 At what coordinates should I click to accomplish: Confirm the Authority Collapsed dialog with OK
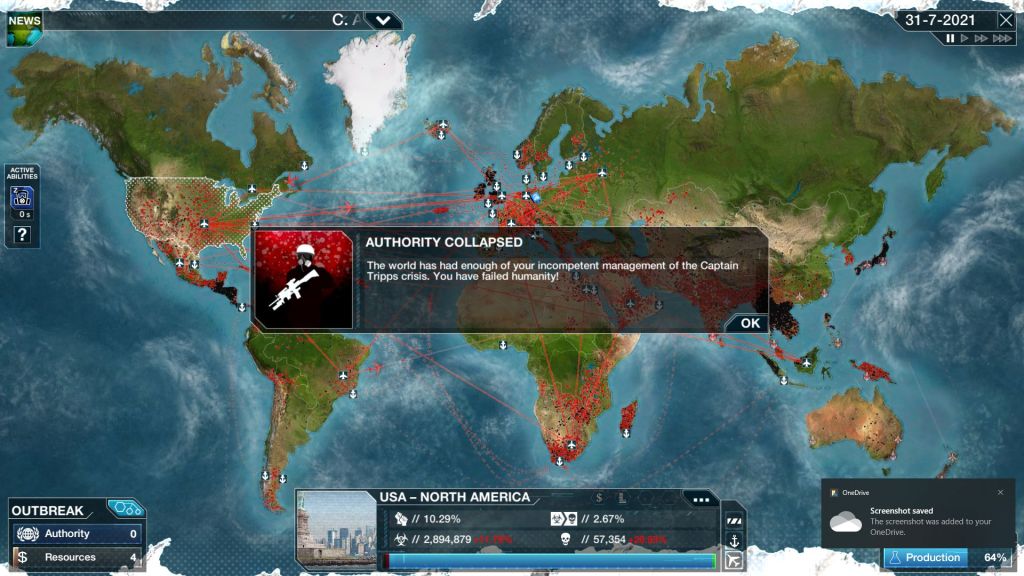click(750, 323)
